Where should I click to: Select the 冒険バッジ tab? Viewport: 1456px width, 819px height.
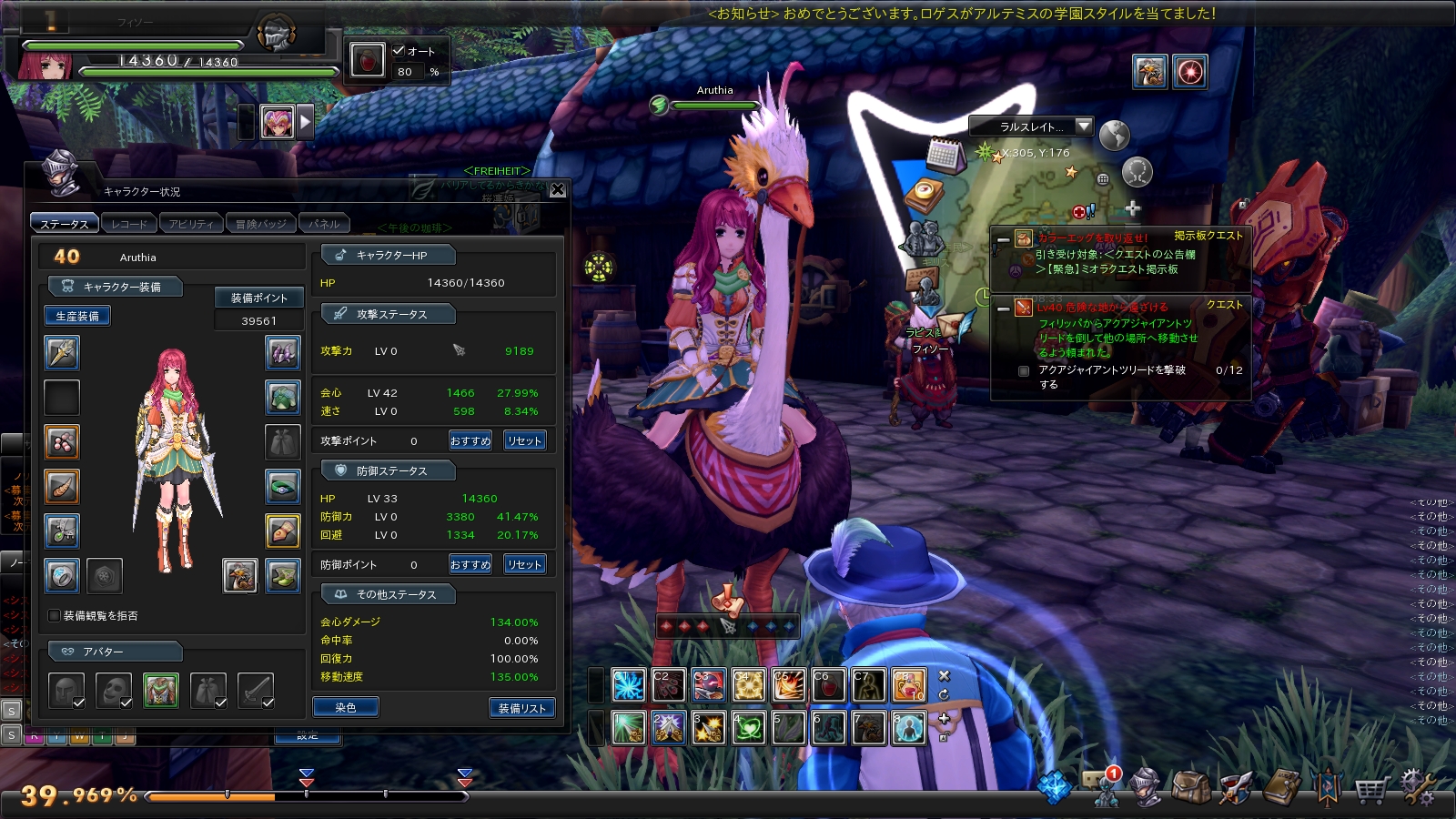[x=260, y=223]
